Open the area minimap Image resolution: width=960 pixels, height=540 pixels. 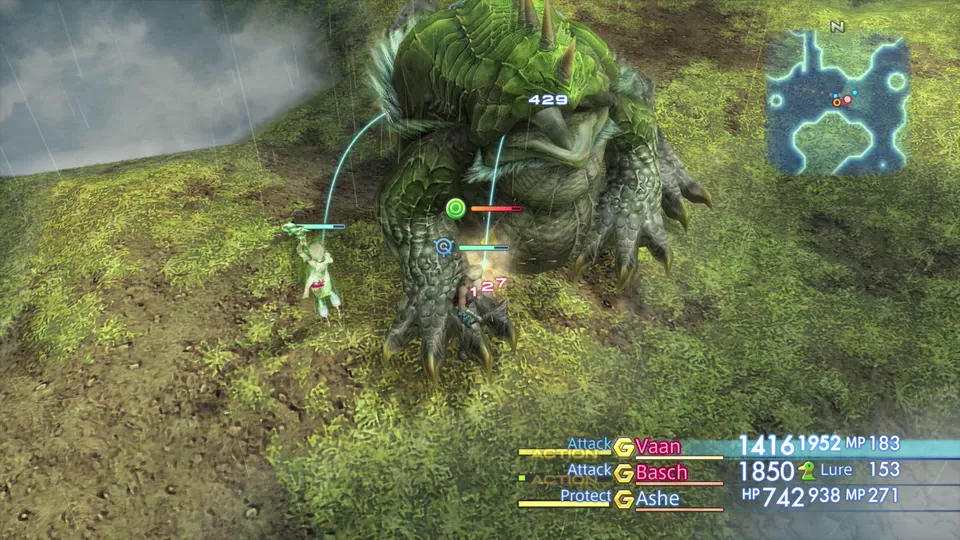[837, 102]
